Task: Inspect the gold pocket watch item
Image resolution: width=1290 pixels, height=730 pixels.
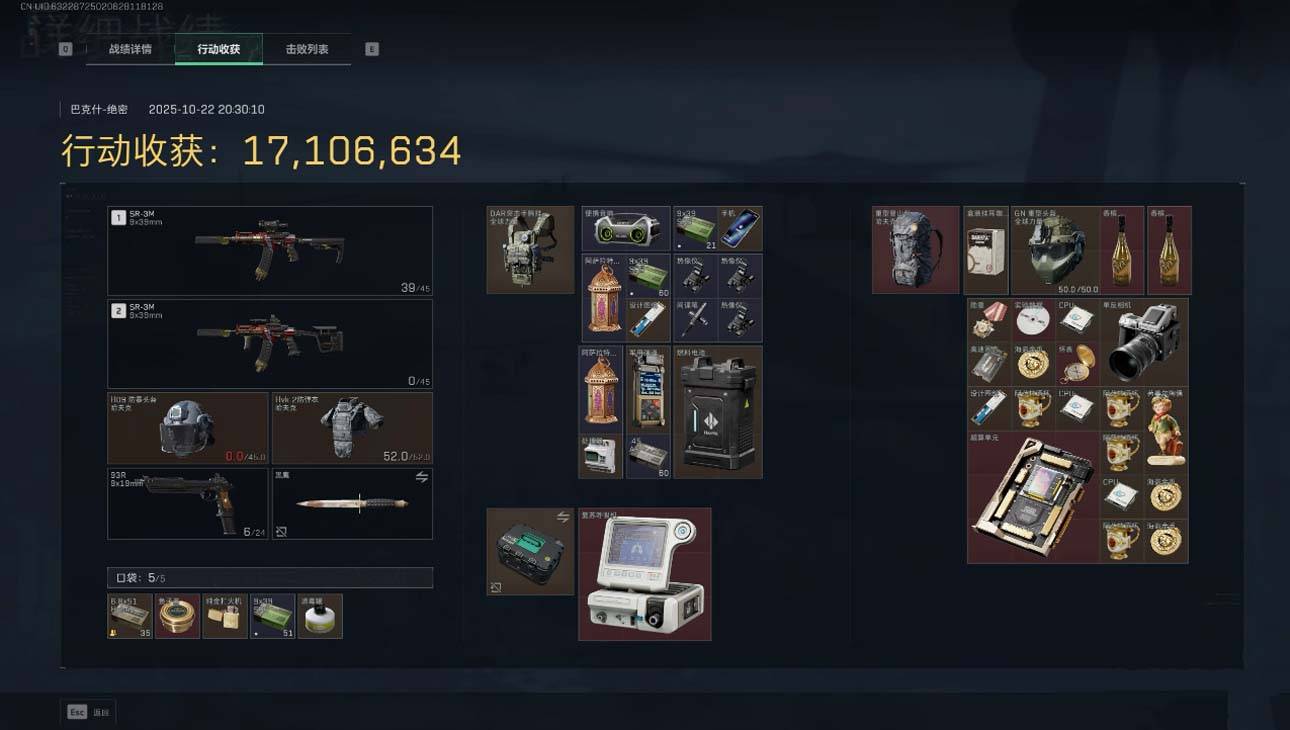Action: [x=1076, y=365]
